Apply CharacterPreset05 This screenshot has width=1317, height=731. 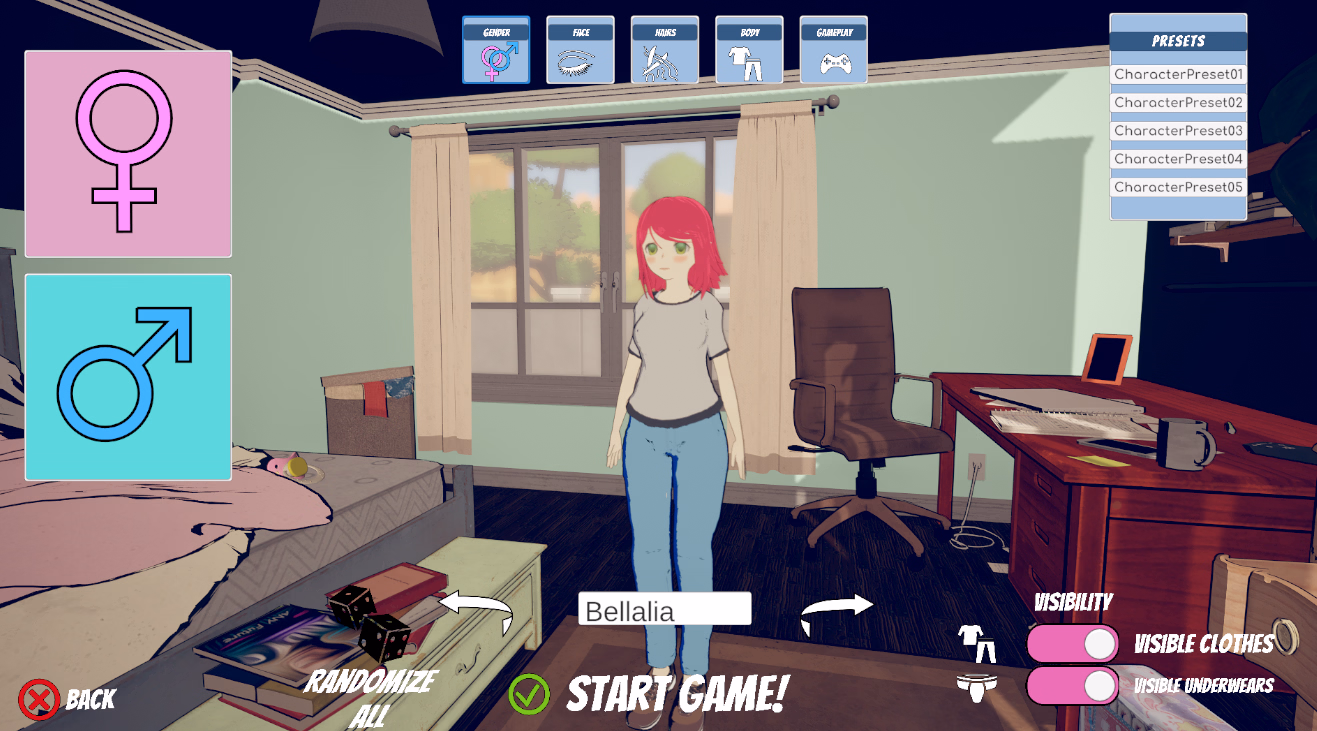tap(1178, 187)
